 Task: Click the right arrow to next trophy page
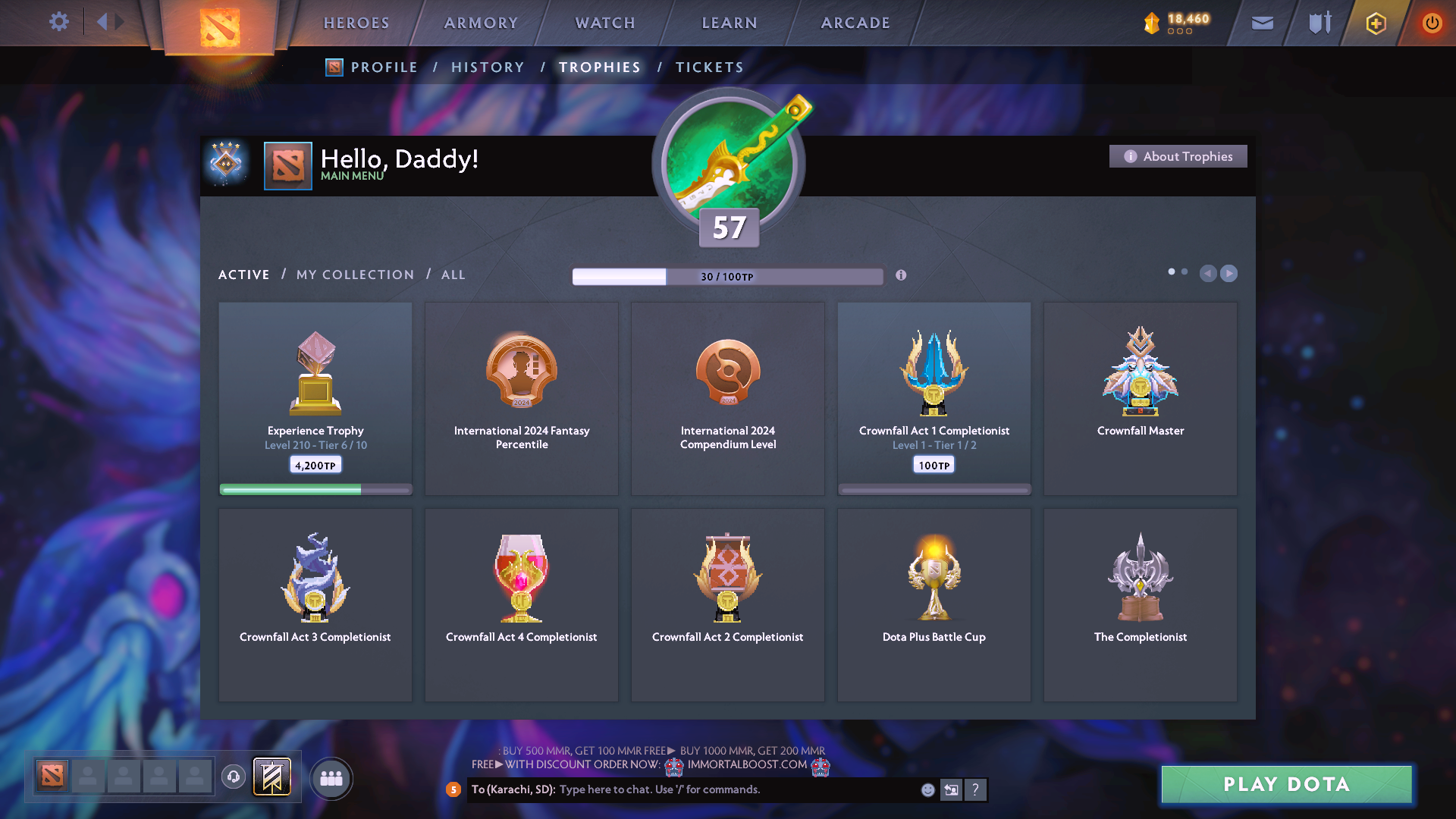(1228, 274)
